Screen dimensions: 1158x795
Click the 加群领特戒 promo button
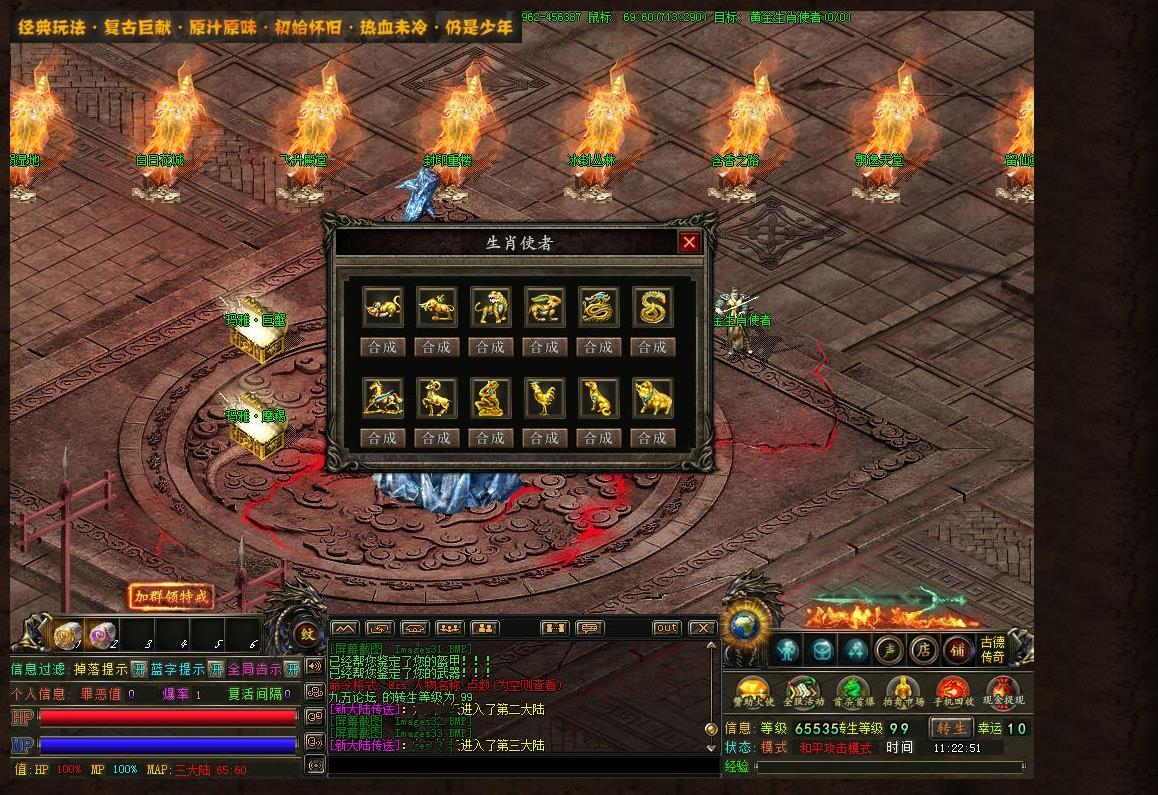172,597
